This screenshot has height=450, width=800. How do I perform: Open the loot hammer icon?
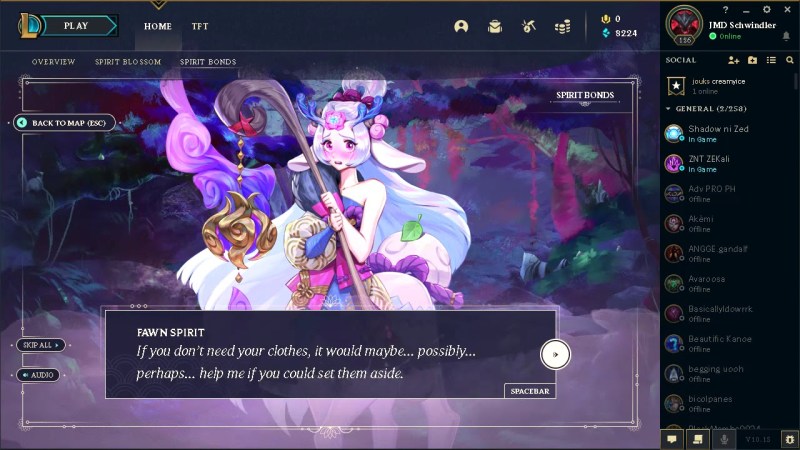(x=528, y=27)
